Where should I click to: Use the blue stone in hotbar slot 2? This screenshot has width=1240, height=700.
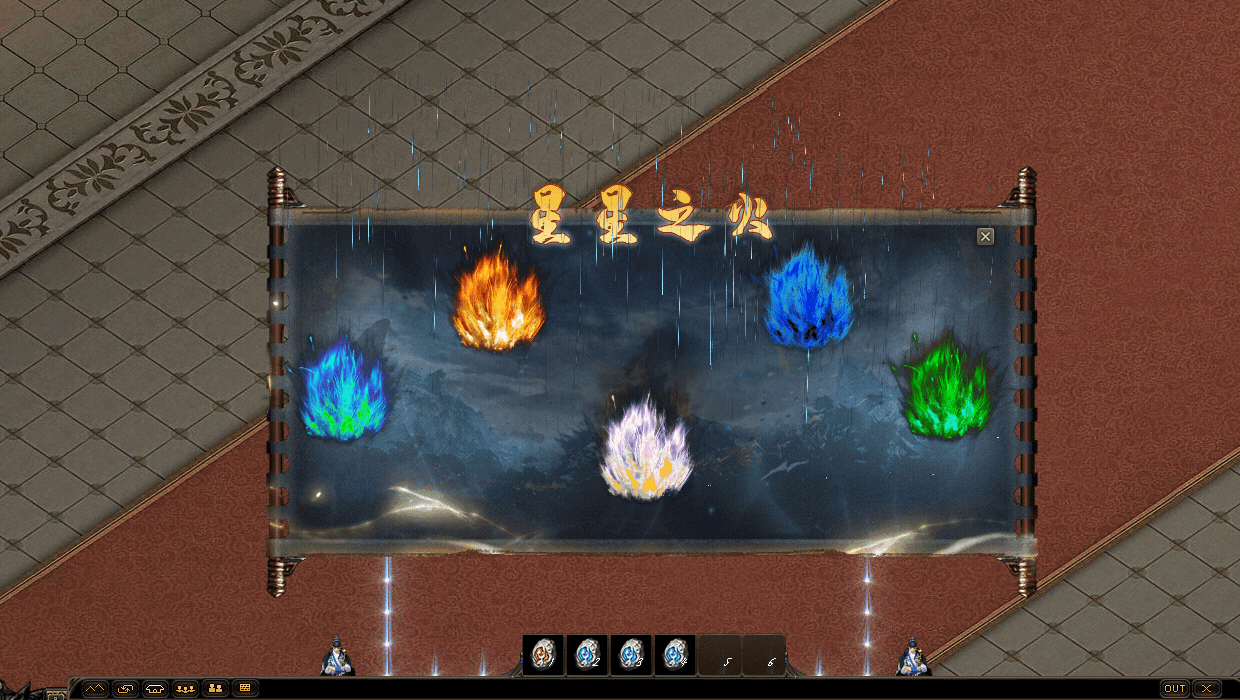pos(587,655)
